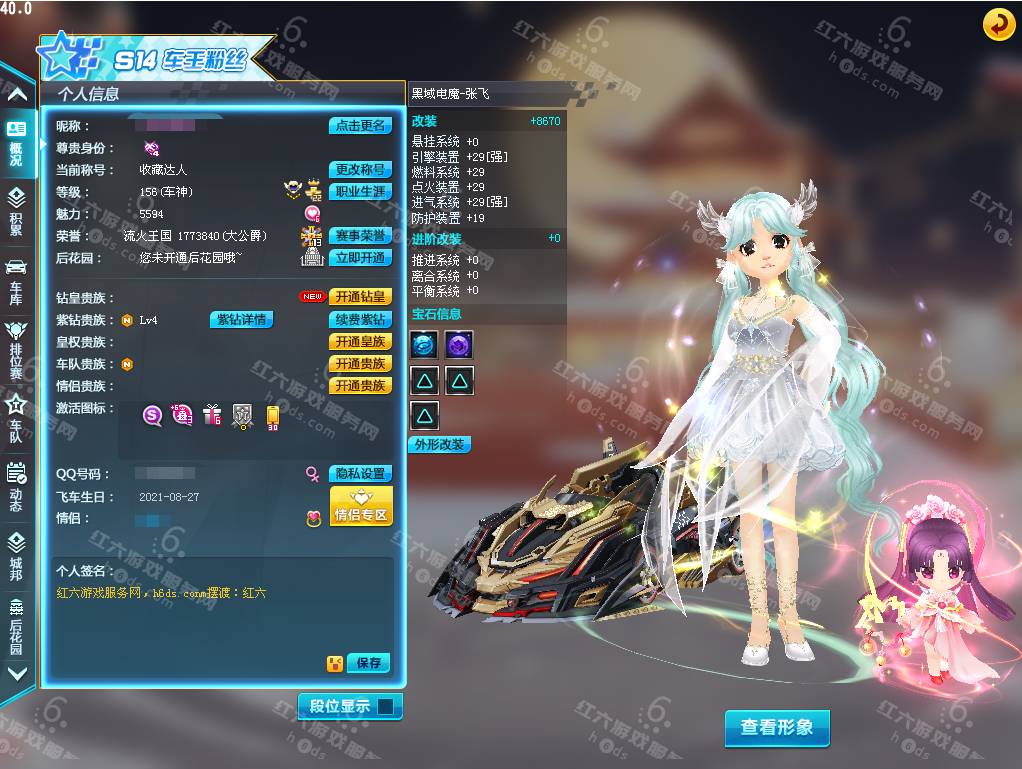View 赛事荣誉 race honors
The image size is (1022, 769).
[360, 236]
